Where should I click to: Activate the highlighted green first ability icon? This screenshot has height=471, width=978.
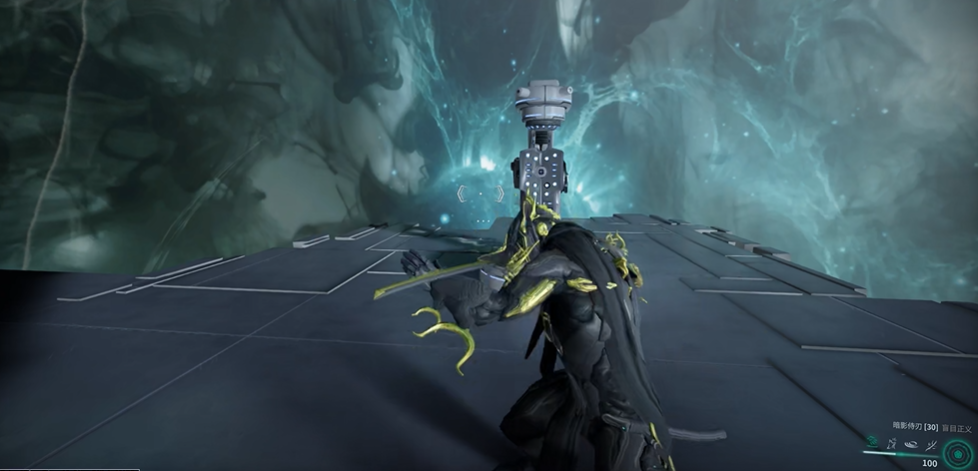point(872,441)
